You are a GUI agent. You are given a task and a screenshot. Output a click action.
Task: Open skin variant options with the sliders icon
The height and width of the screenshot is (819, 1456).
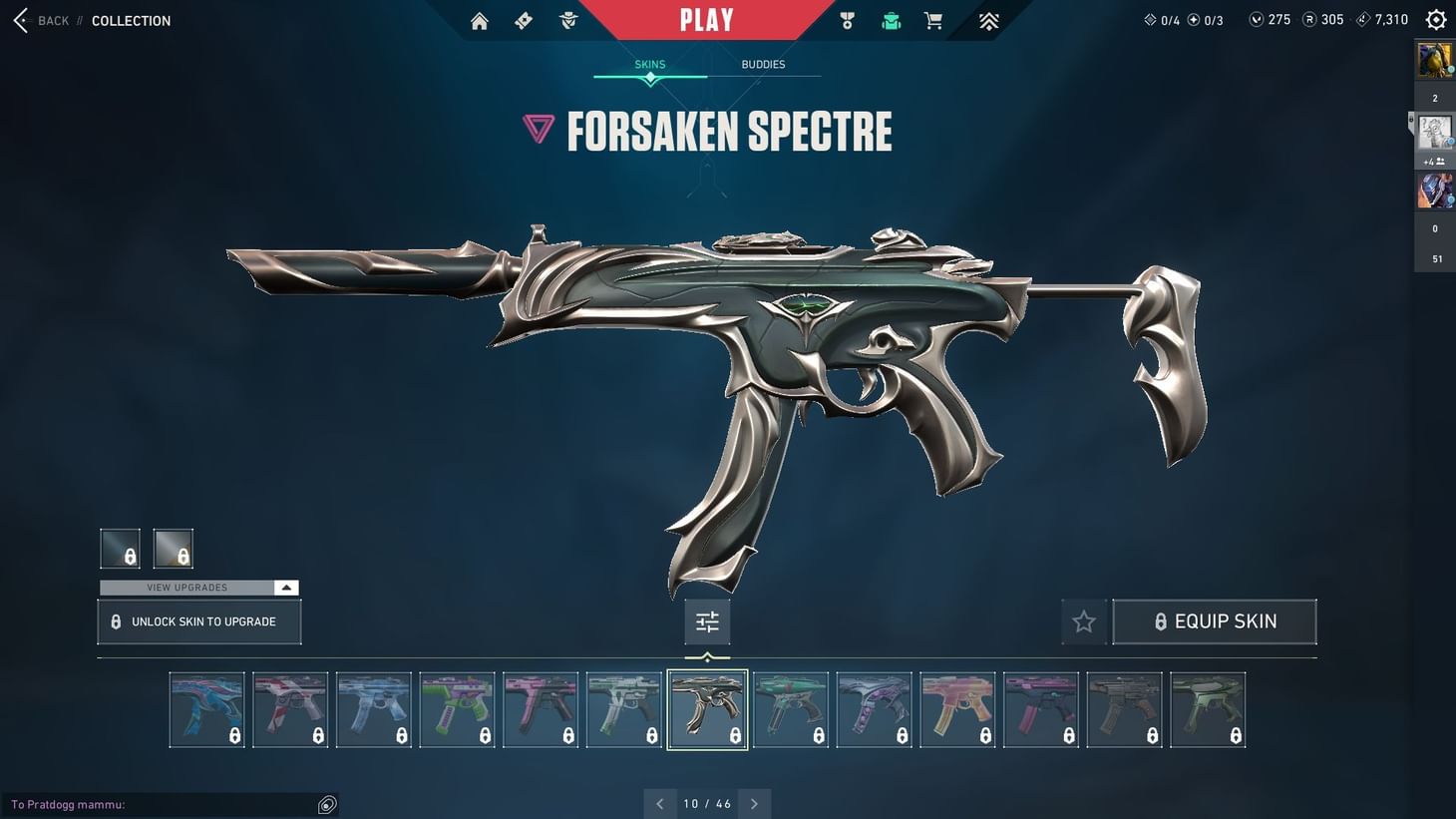pyautogui.click(x=707, y=620)
